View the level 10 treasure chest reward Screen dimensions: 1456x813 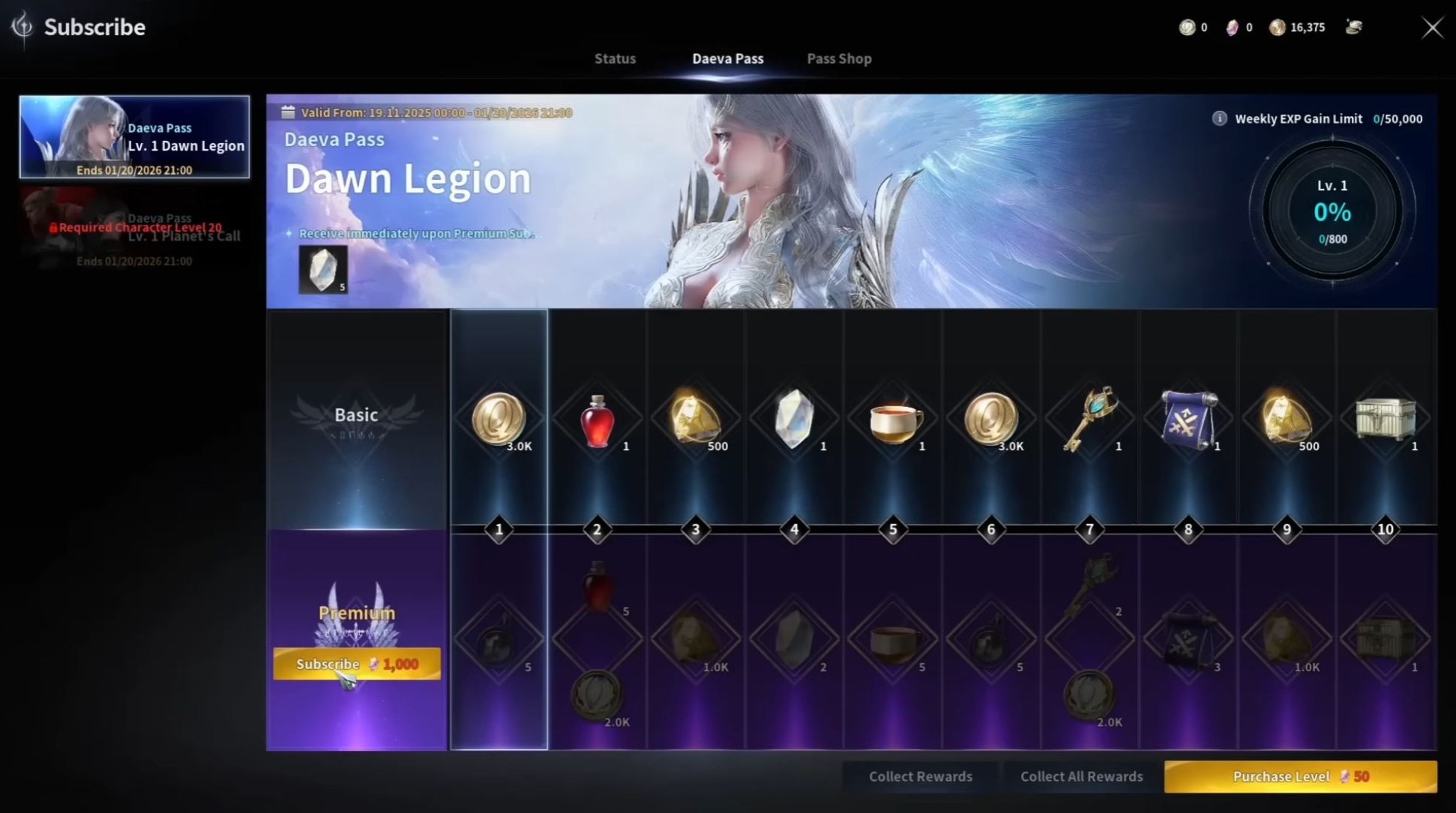[x=1385, y=419]
